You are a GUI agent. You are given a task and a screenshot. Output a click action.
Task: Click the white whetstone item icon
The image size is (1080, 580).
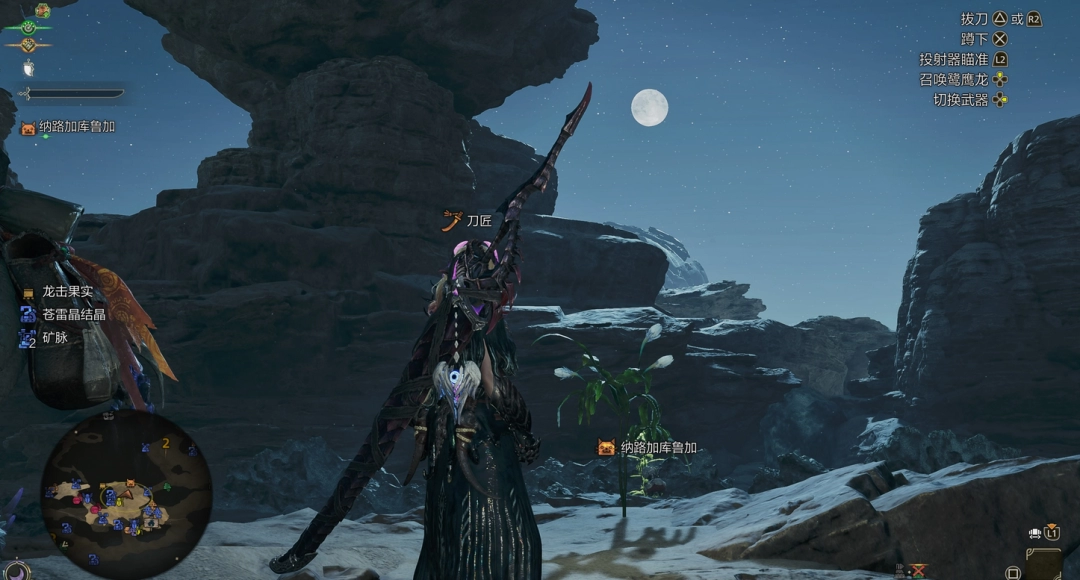click(x=29, y=68)
